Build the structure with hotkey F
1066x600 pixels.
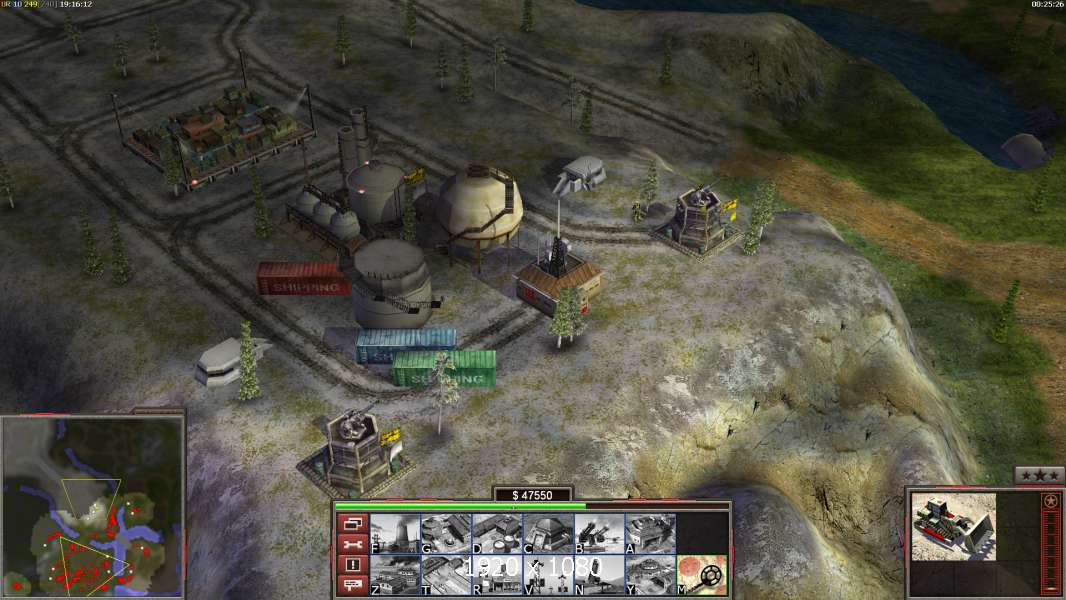point(395,534)
